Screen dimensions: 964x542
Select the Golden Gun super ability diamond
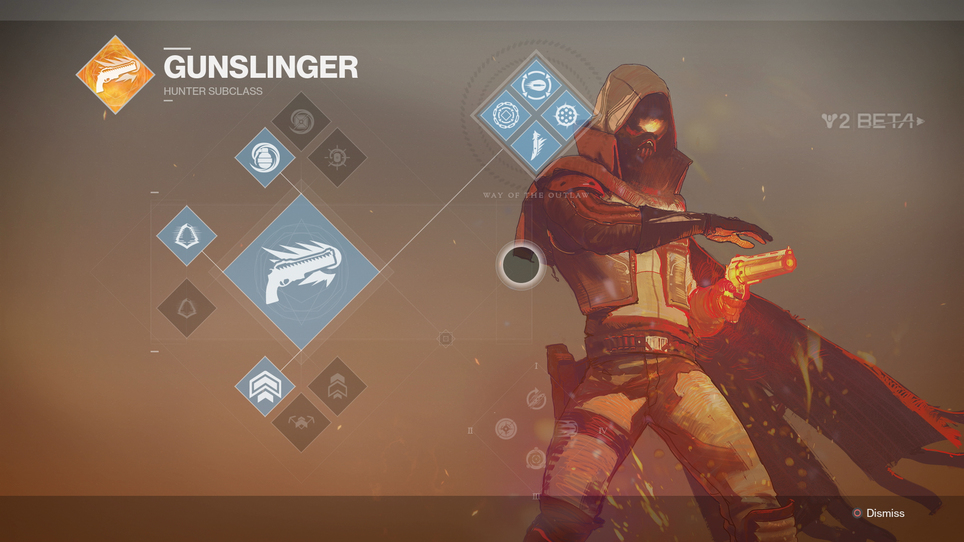[300, 272]
